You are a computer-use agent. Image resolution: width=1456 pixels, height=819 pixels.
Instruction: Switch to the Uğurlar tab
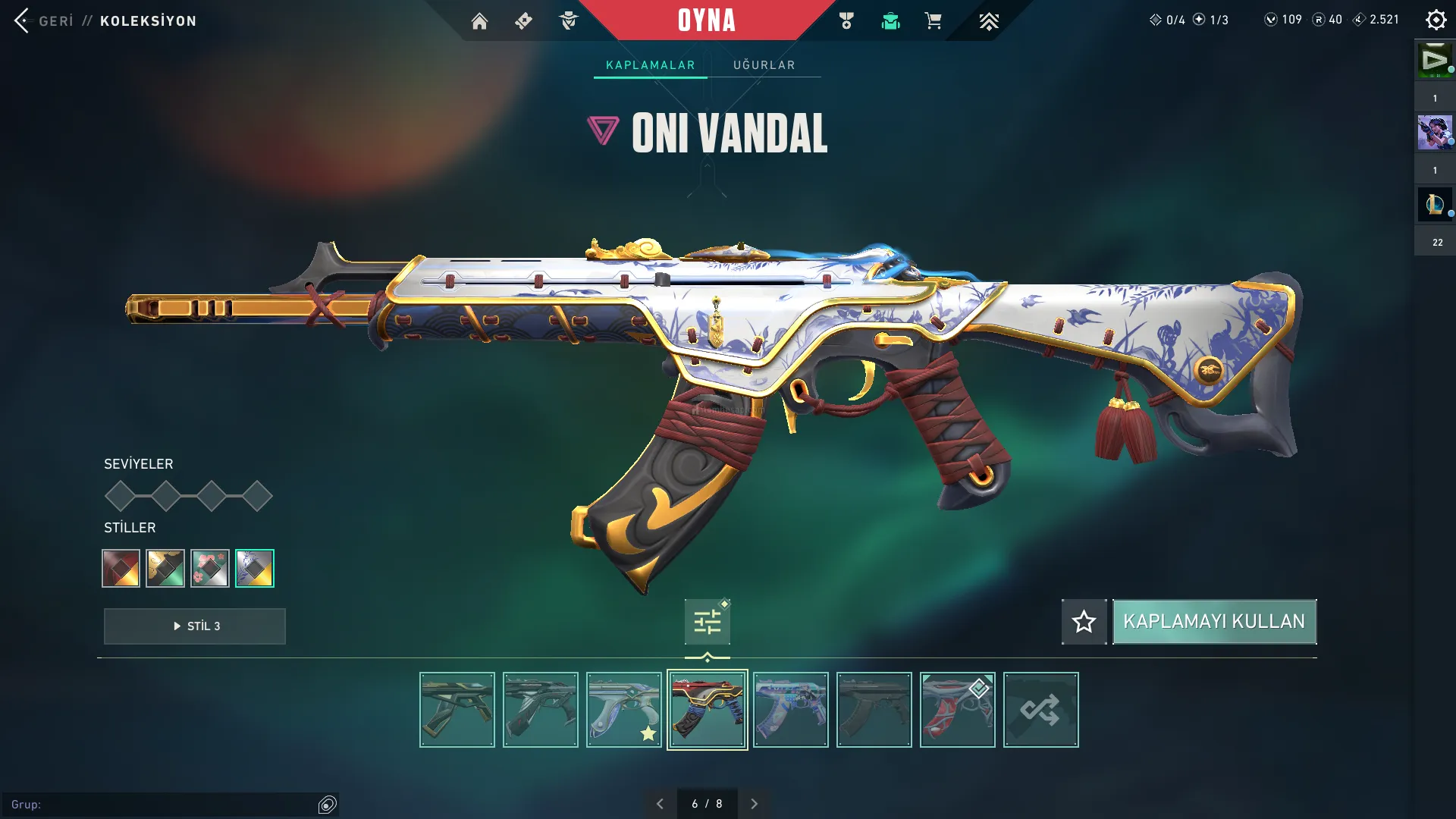tap(764, 65)
